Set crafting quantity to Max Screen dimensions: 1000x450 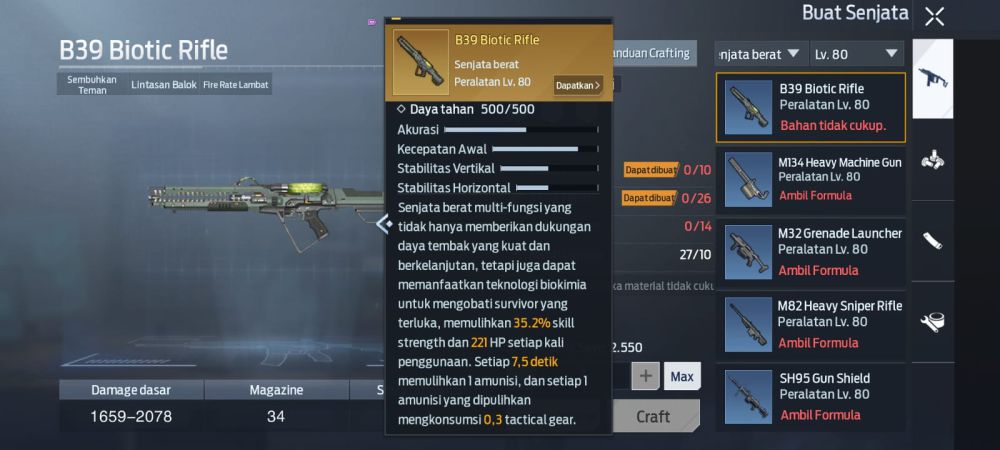[x=682, y=376]
